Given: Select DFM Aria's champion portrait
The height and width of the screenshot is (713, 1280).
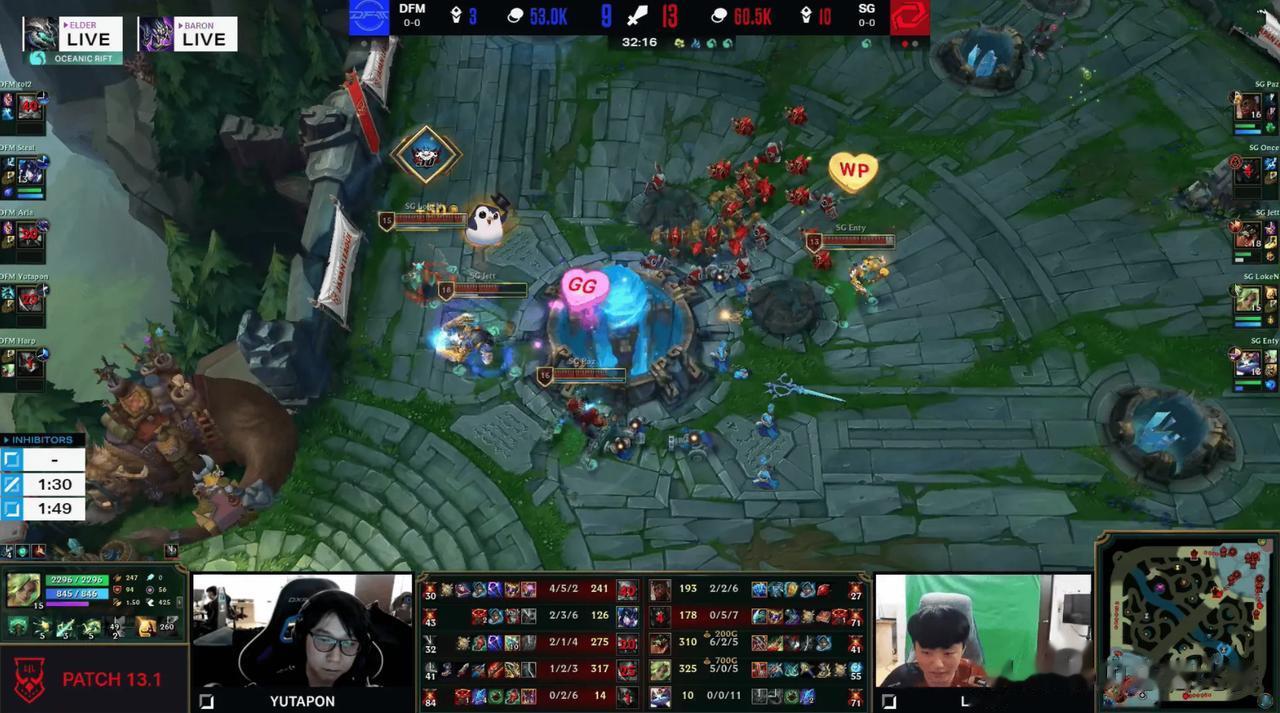Looking at the screenshot, I should point(30,234).
